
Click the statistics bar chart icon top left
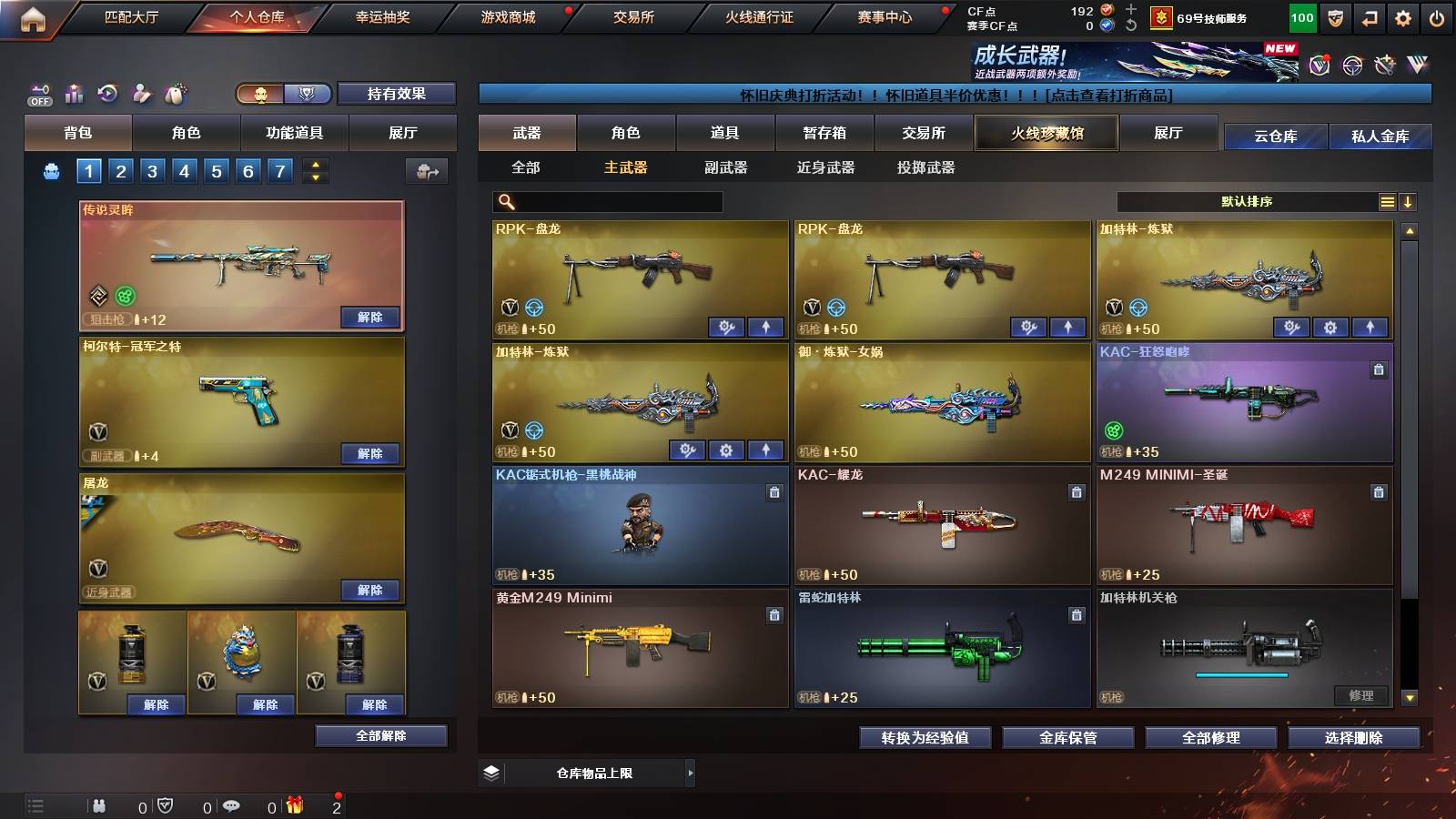[x=75, y=94]
